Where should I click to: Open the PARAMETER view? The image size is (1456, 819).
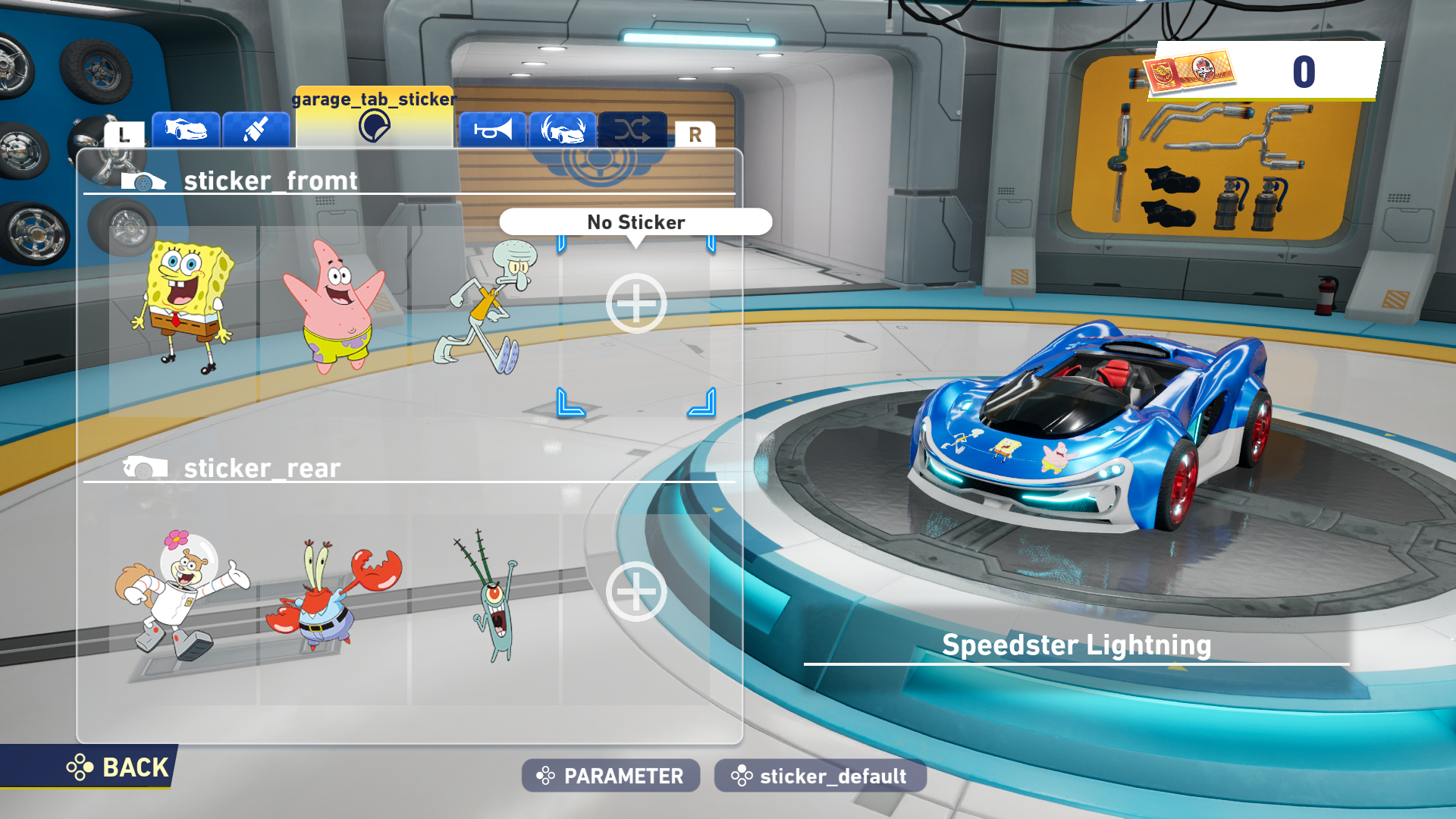610,776
